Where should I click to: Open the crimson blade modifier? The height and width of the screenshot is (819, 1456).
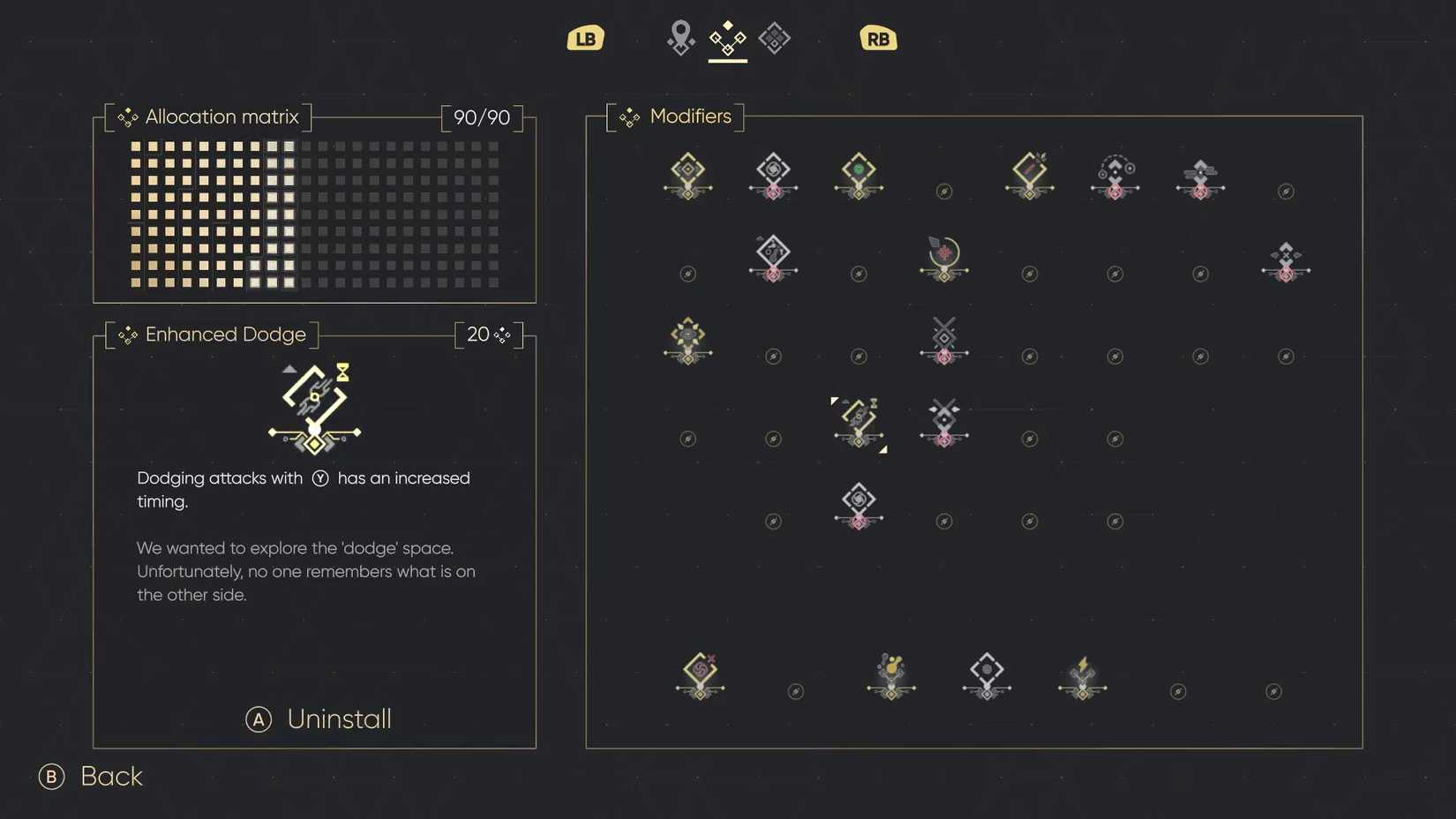point(1030,172)
